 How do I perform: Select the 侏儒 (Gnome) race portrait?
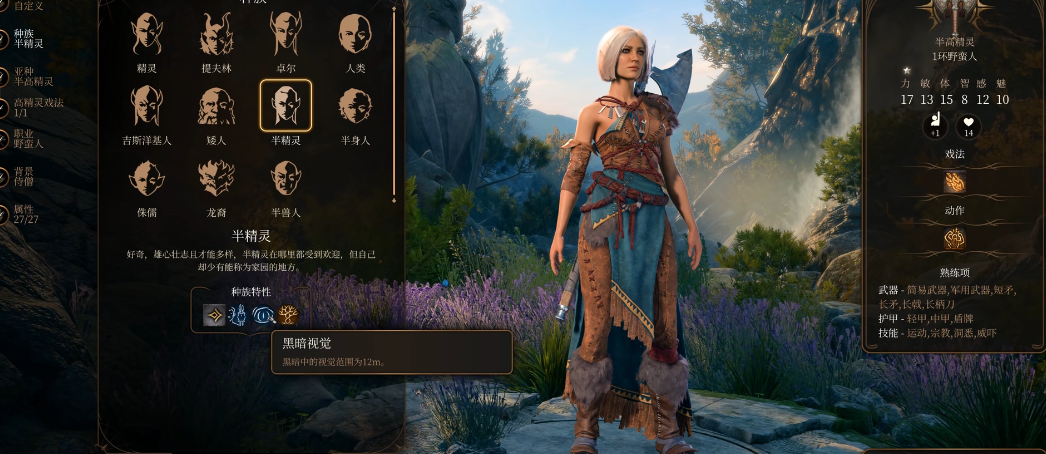click(x=147, y=178)
